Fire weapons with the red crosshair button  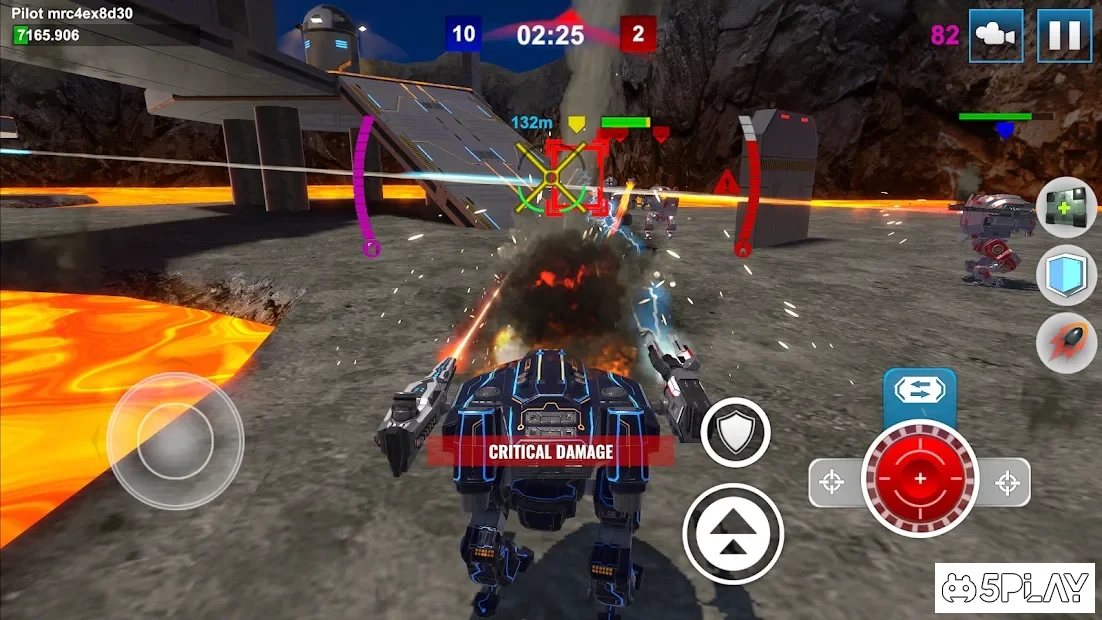(919, 479)
